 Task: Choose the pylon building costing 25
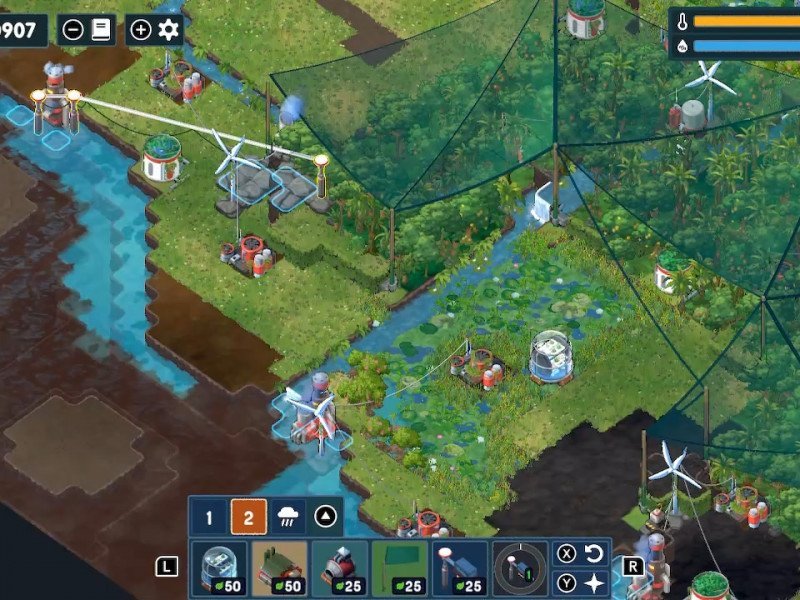pyautogui.click(x=460, y=569)
